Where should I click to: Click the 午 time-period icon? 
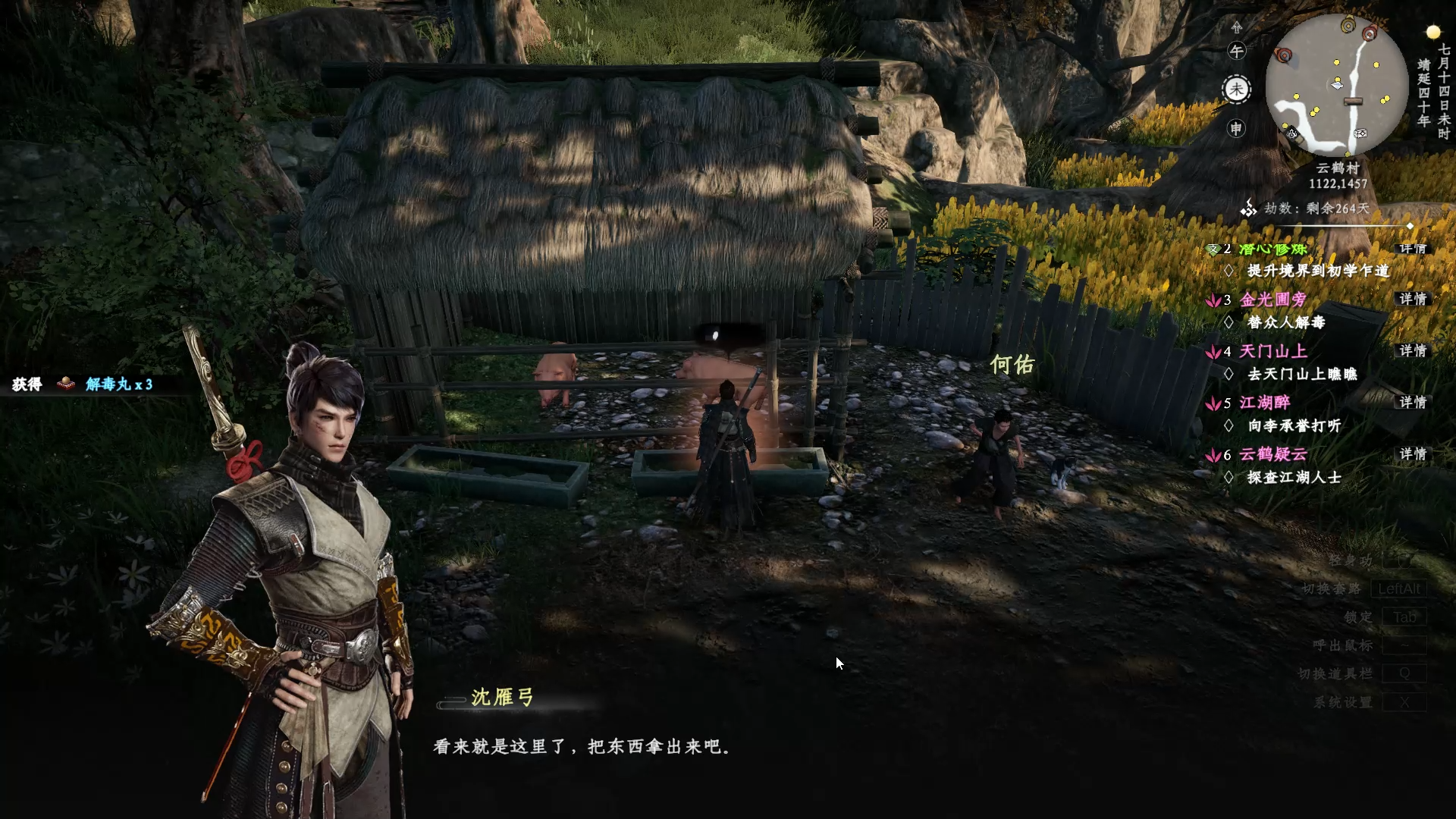tap(1237, 52)
